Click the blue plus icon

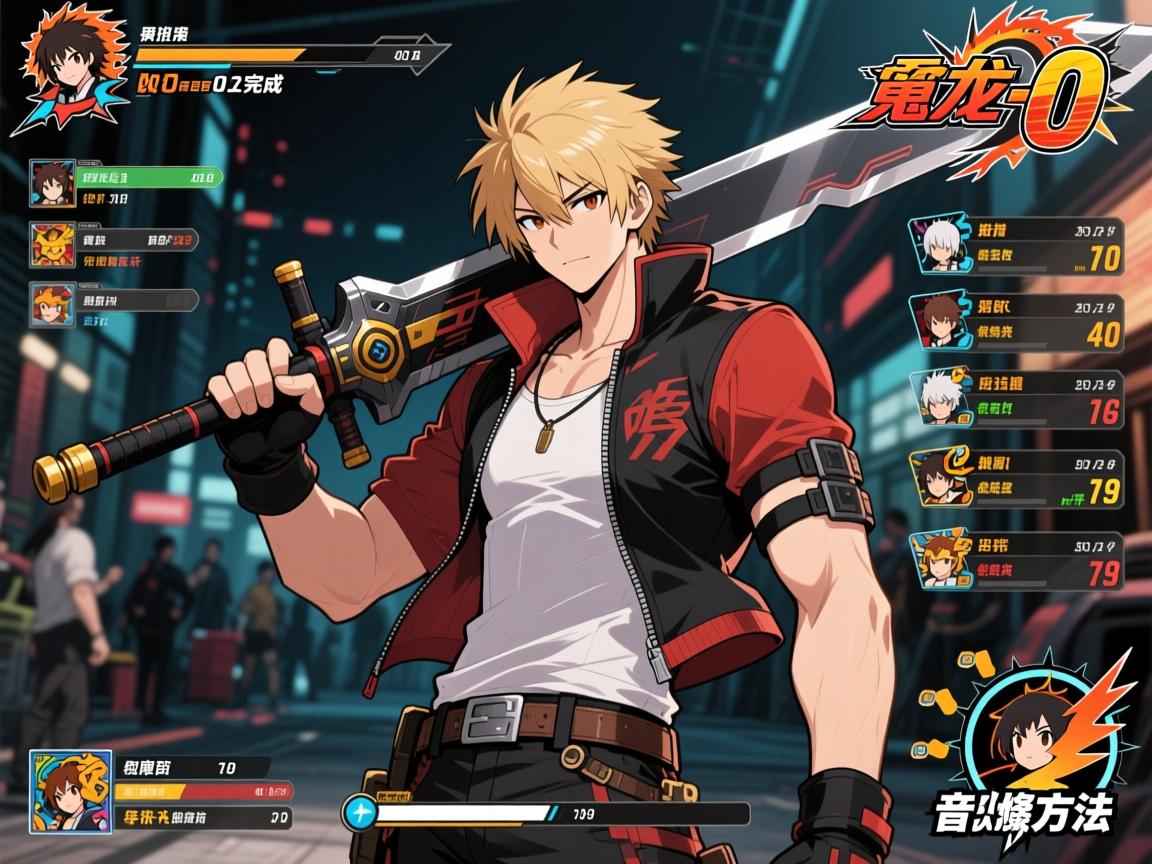tap(359, 811)
